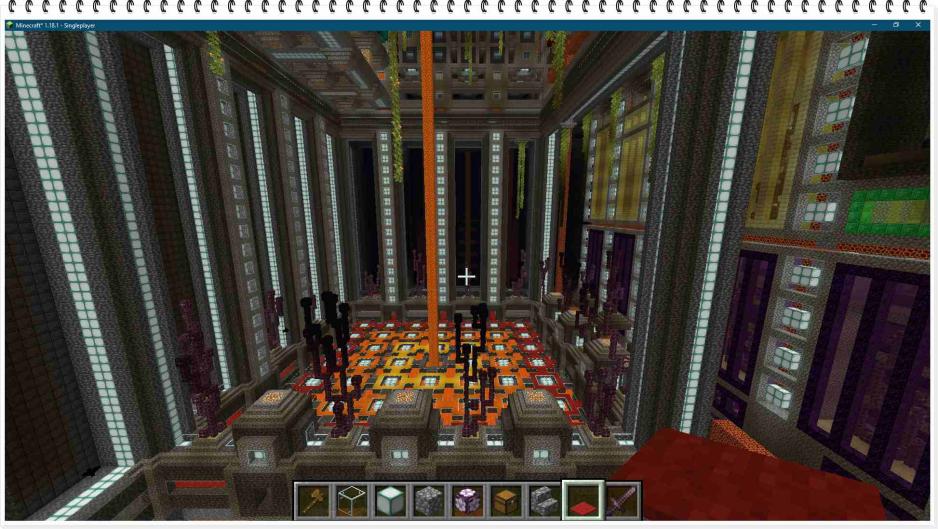Close the Minecraft window
Screen dimensions: 938x529
click(x=918, y=25)
